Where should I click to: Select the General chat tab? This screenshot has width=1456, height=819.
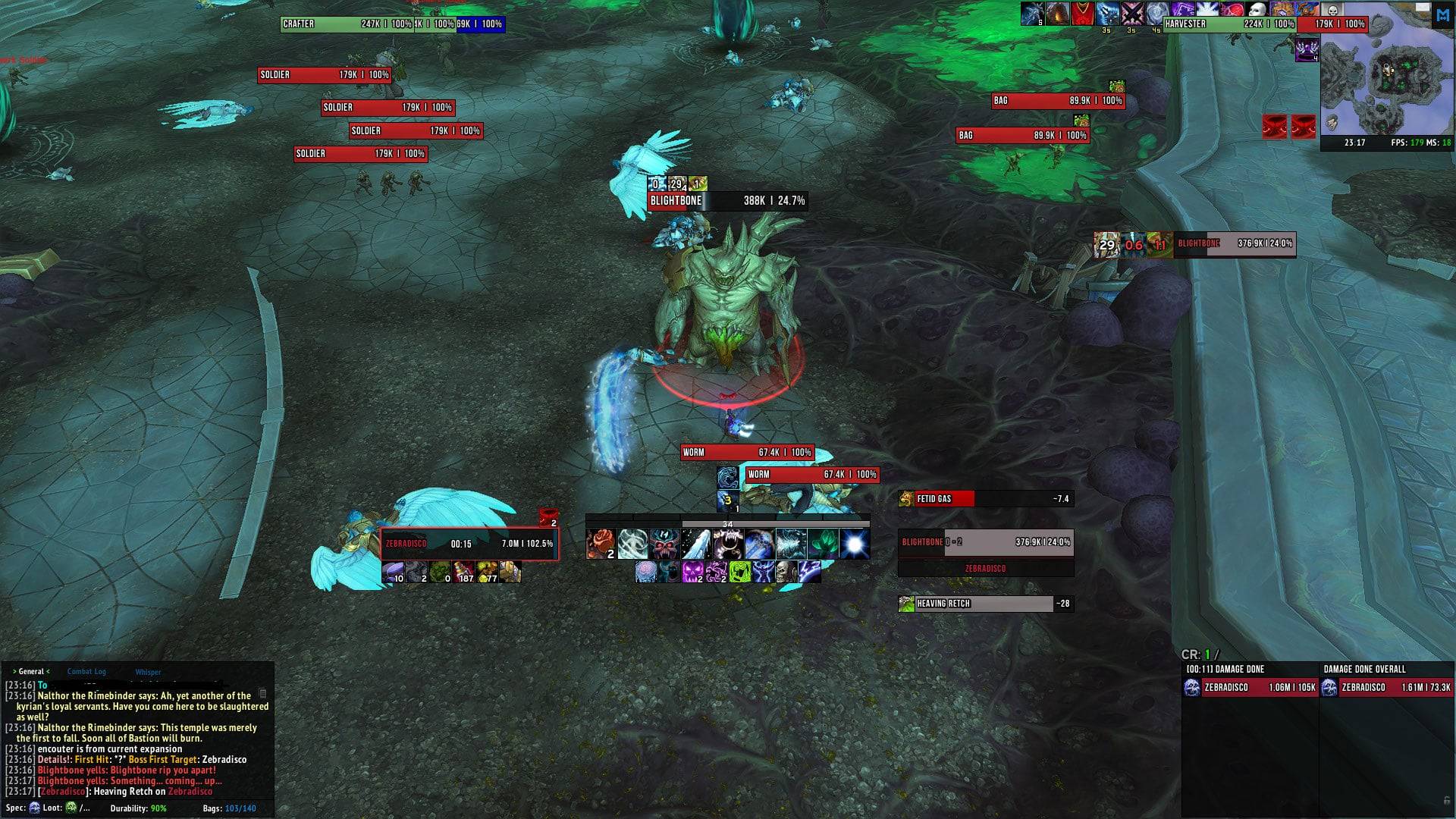coord(31,671)
